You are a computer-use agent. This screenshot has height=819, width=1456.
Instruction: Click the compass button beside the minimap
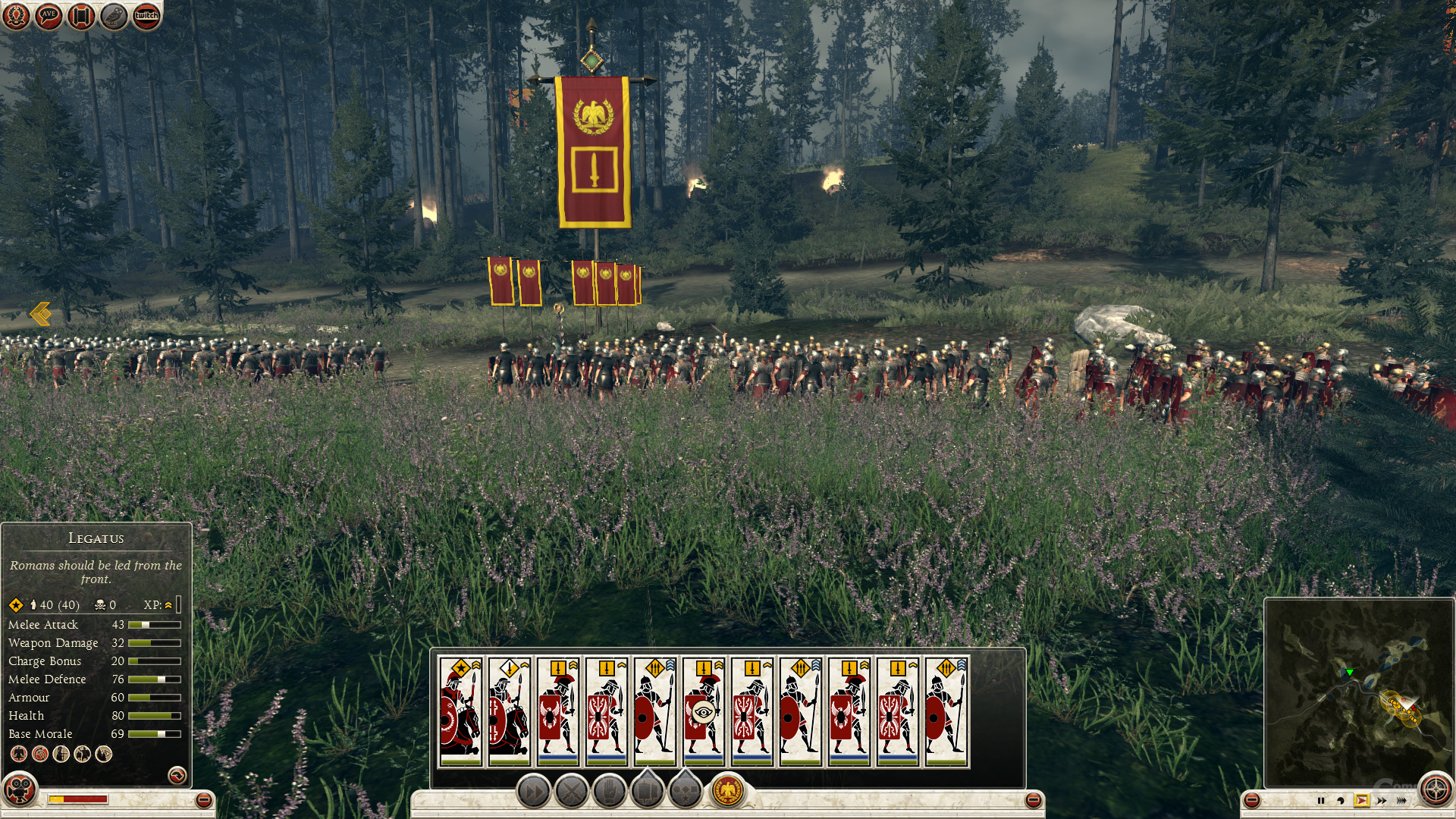click(x=1435, y=789)
